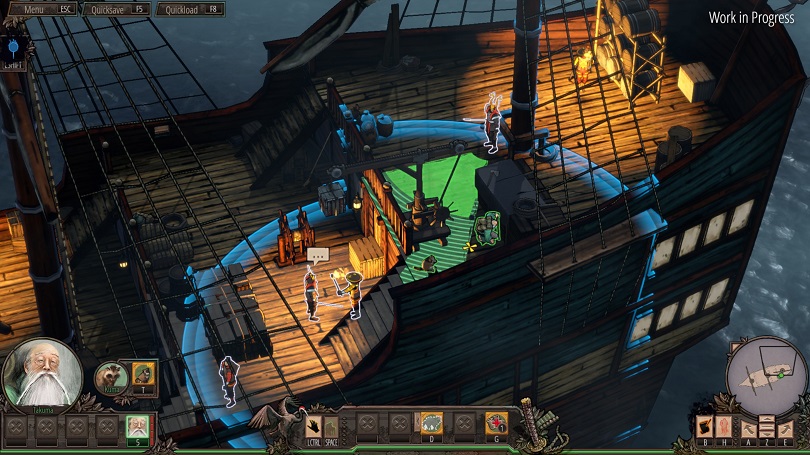Use the trap ability slot
This screenshot has height=455, width=810.
tap(431, 424)
